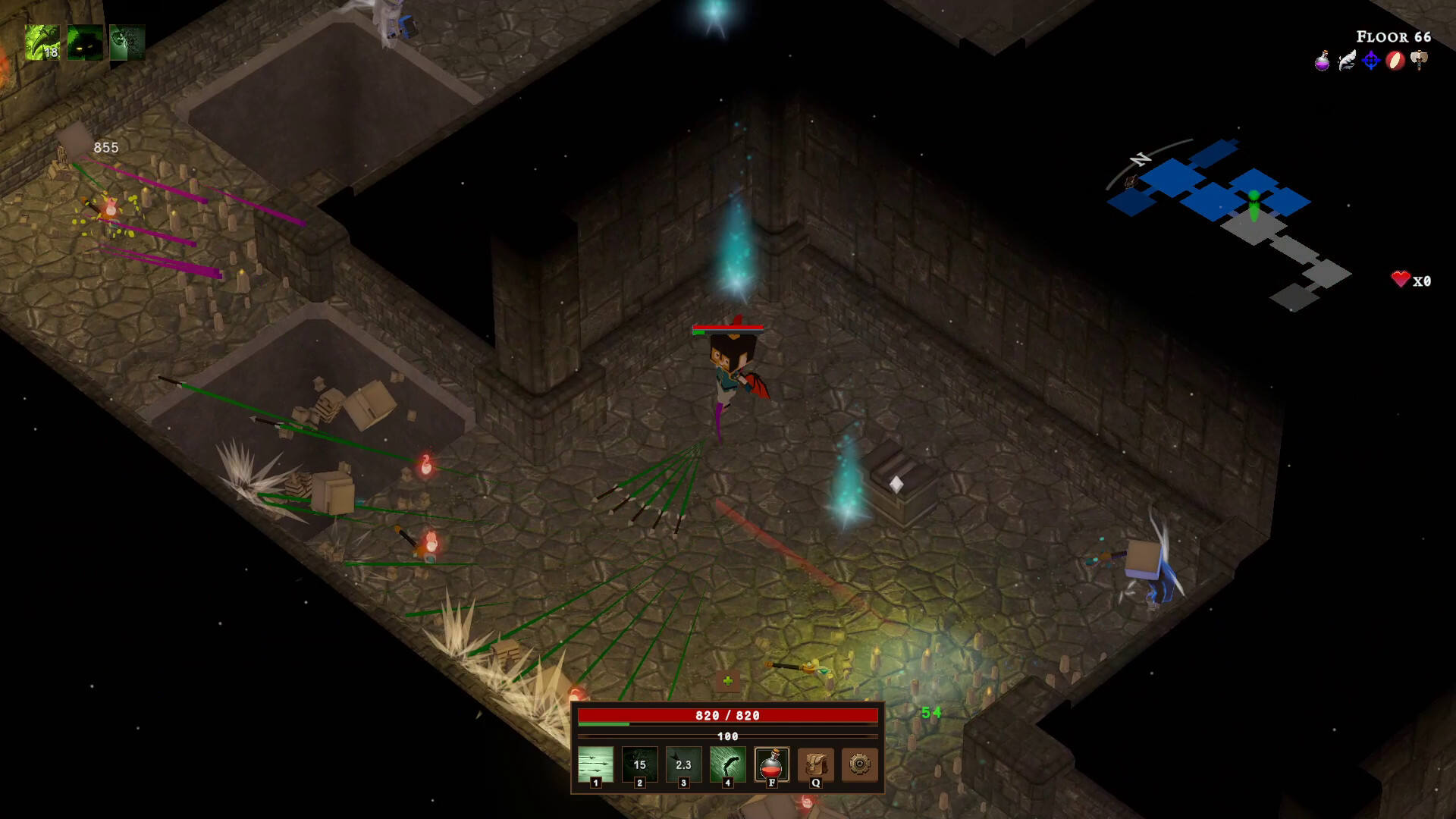Inspect the red orb relic icon
1456x819 pixels.
1395,61
